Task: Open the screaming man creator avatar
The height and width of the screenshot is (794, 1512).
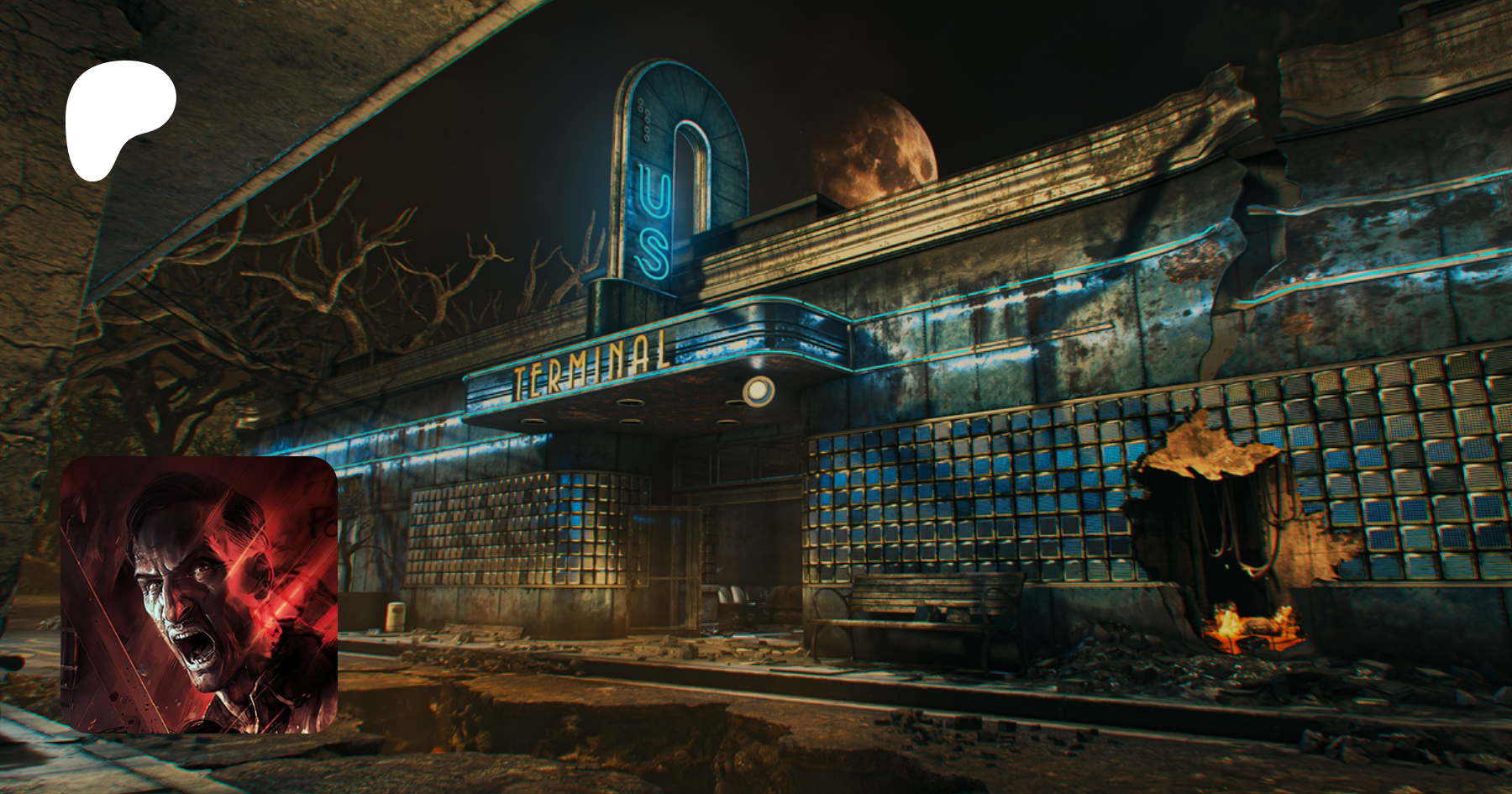Action: coord(199,595)
